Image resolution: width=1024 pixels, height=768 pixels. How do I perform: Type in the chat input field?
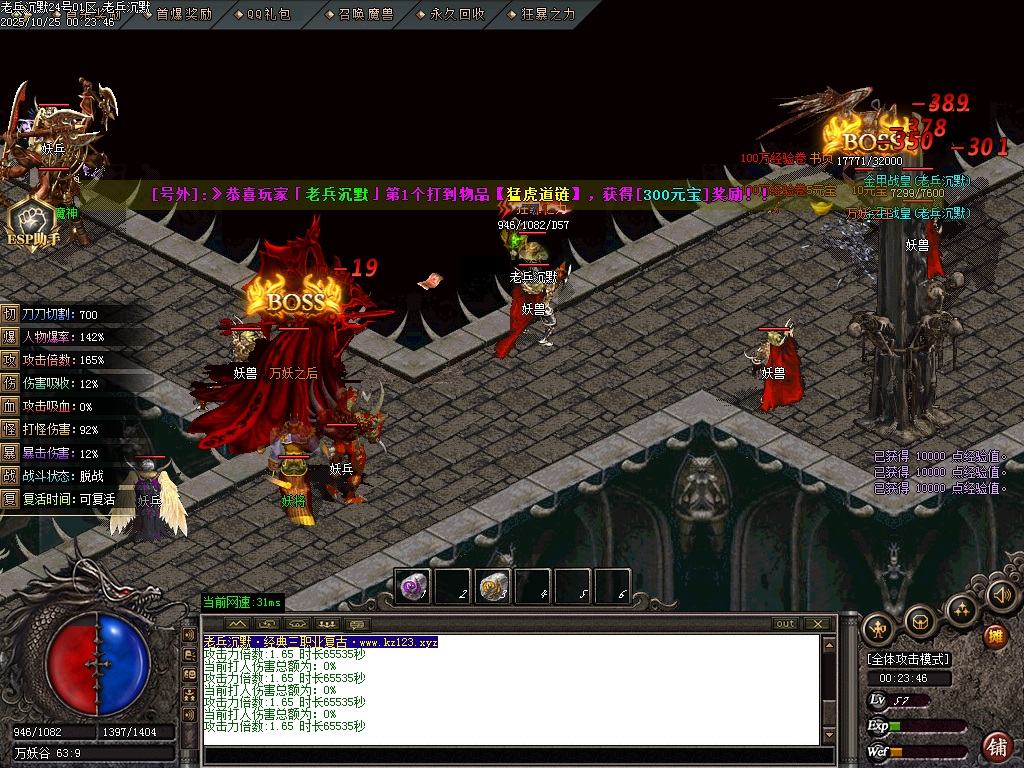[515, 755]
